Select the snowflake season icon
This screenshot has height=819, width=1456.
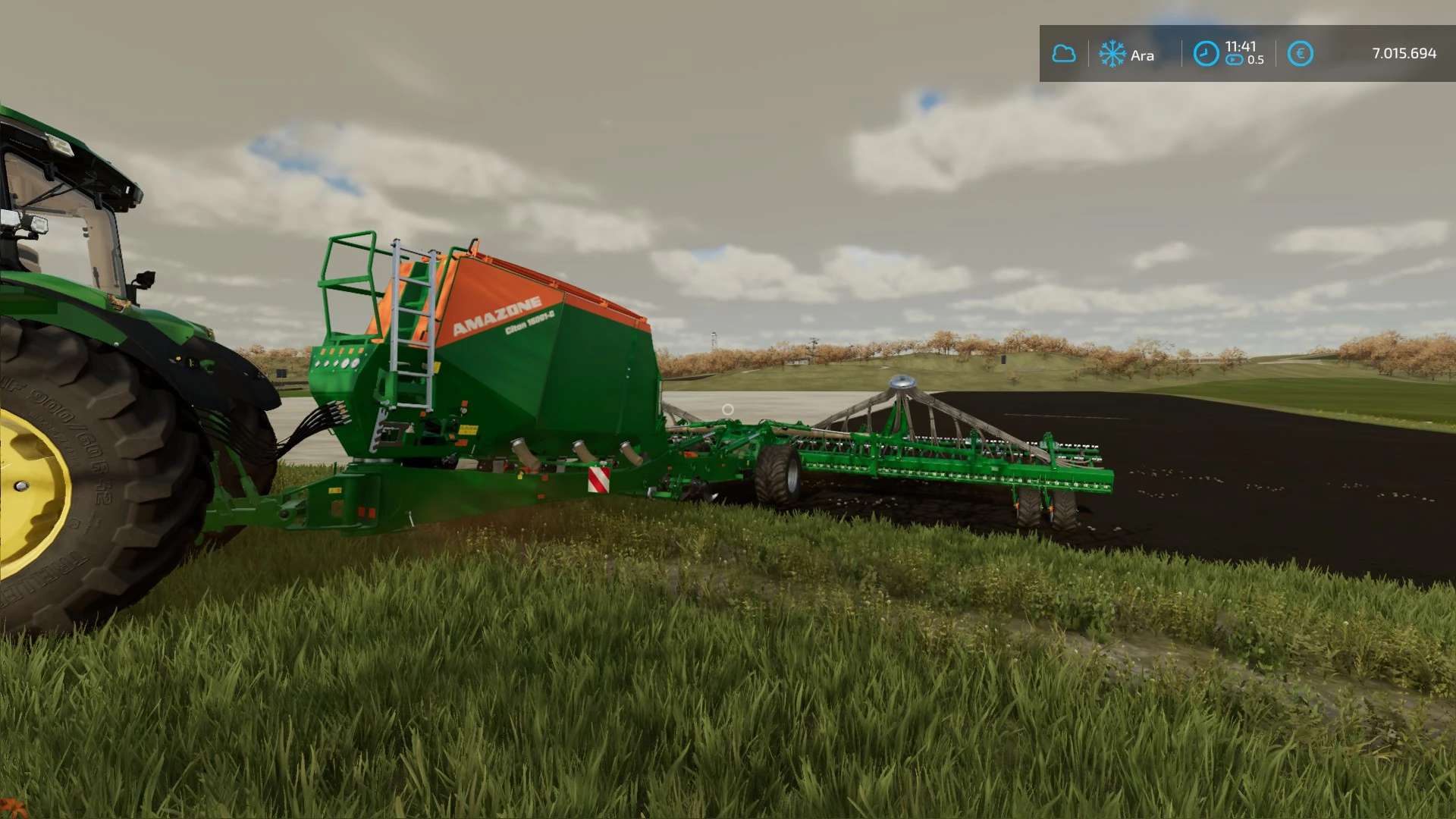coord(1112,54)
